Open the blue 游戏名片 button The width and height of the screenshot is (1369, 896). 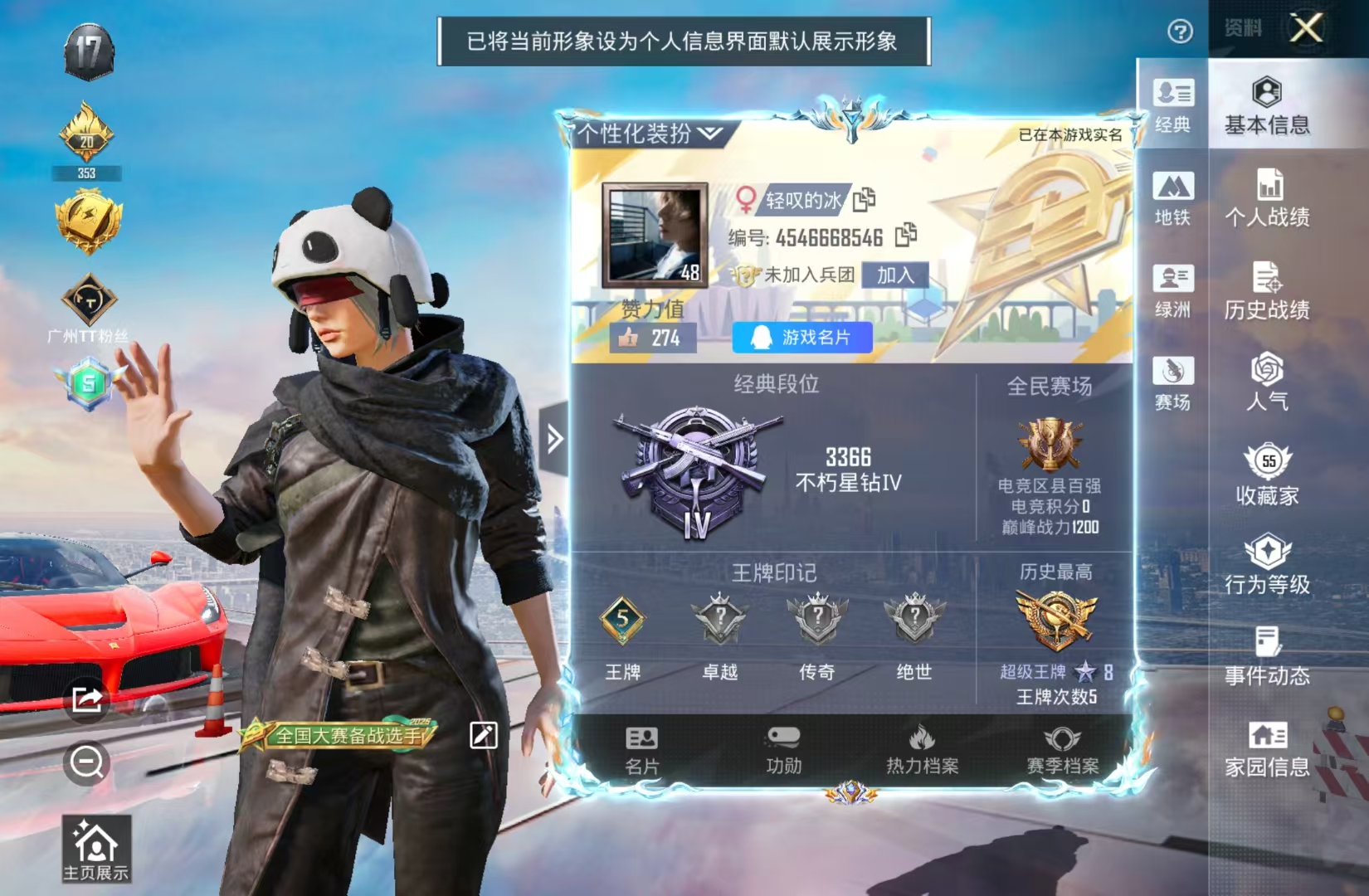click(x=802, y=338)
